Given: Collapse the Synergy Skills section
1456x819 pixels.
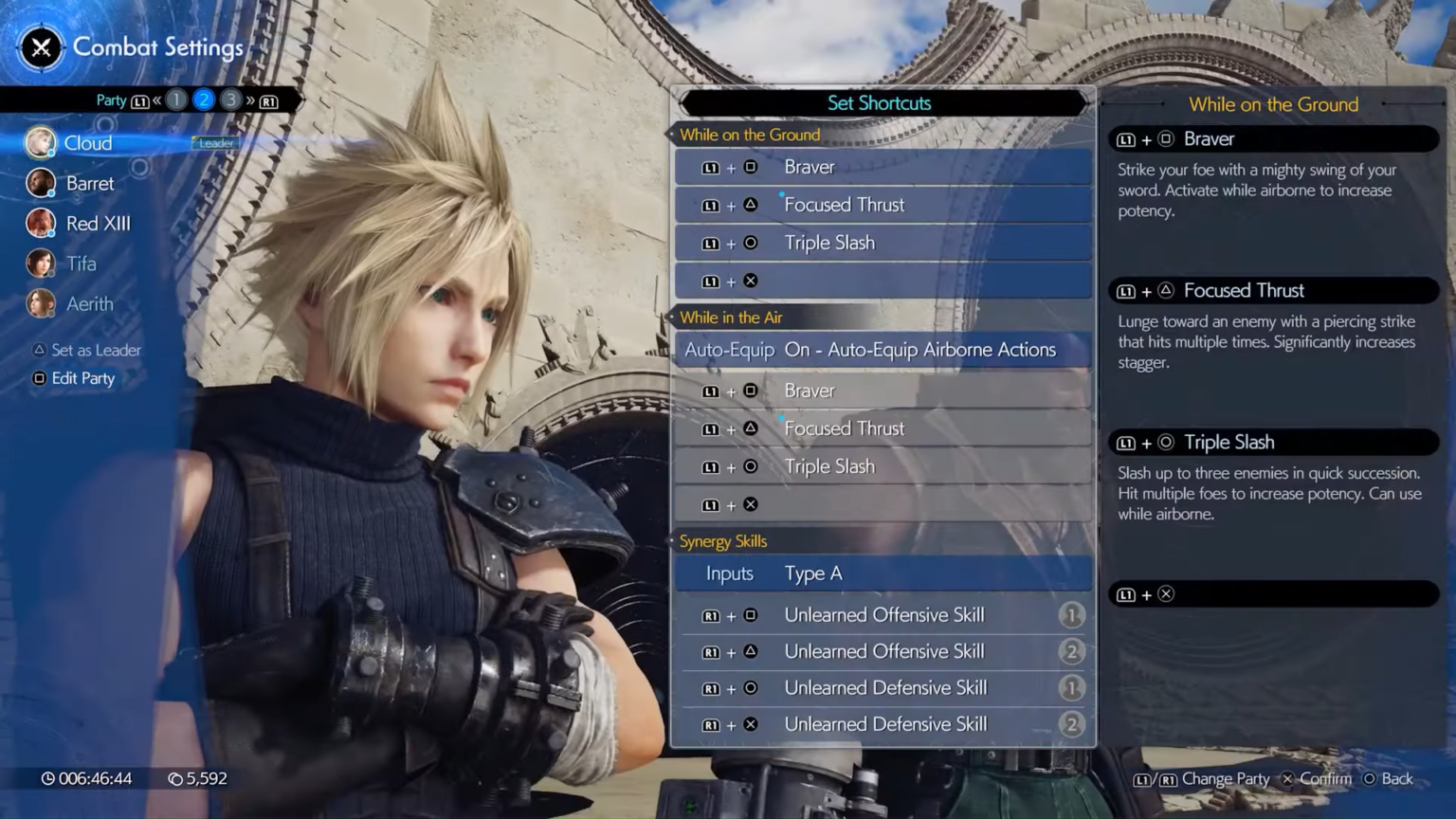Looking at the screenshot, I should pyautogui.click(x=723, y=540).
